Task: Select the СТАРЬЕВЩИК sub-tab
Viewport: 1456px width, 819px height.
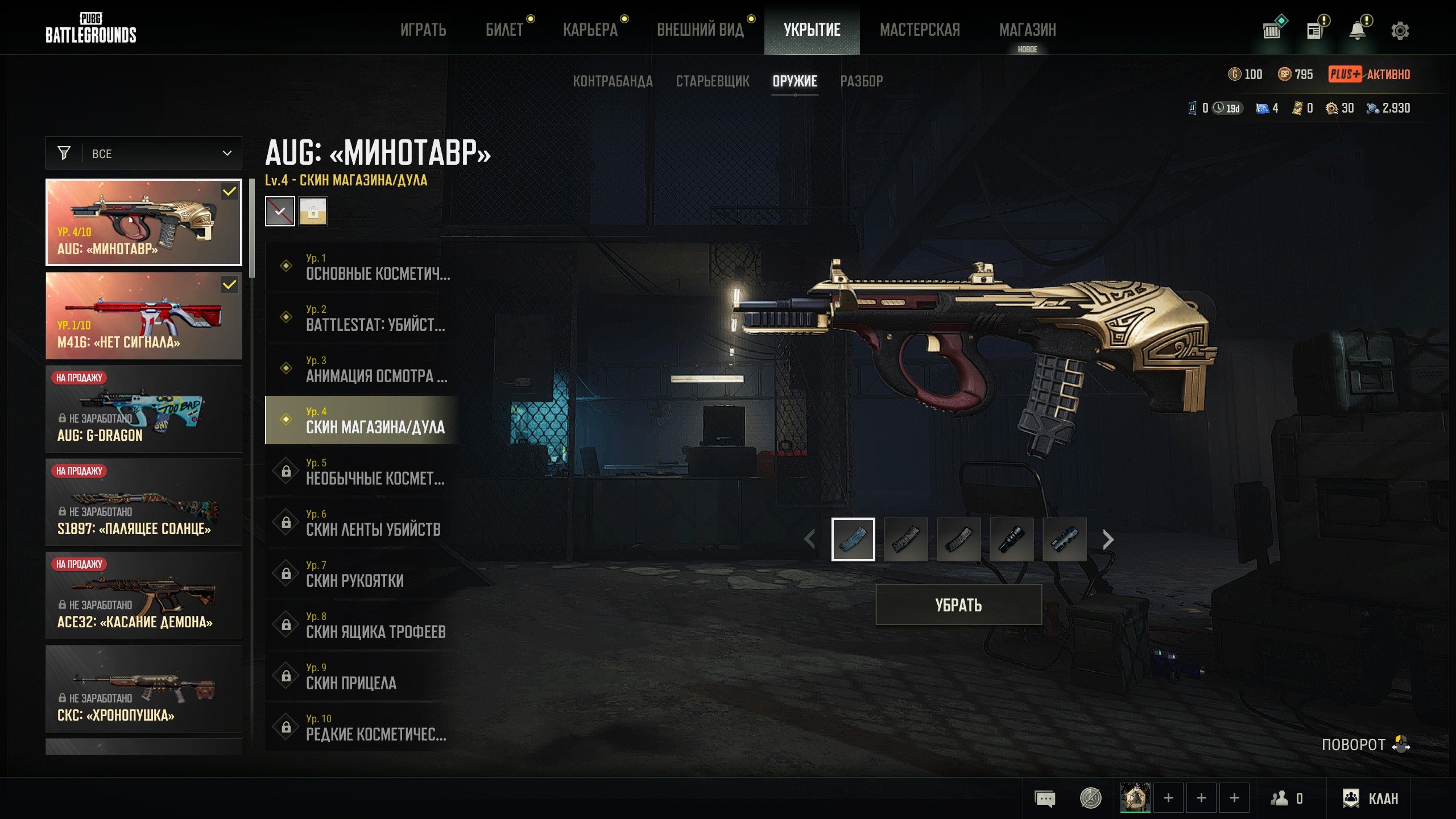Action: click(712, 81)
